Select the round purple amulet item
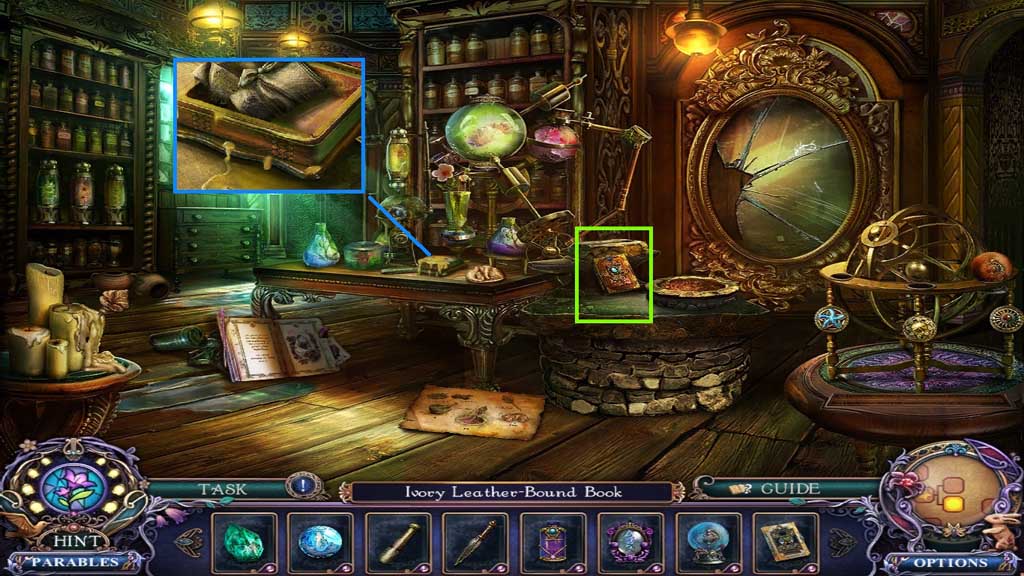The width and height of the screenshot is (1024, 576). point(630,542)
